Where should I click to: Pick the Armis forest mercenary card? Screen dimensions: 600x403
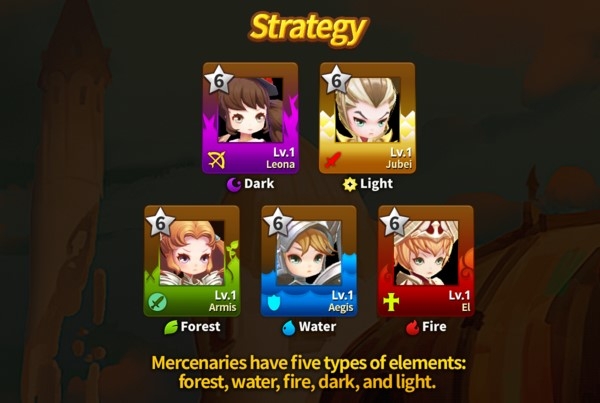pyautogui.click(x=192, y=261)
